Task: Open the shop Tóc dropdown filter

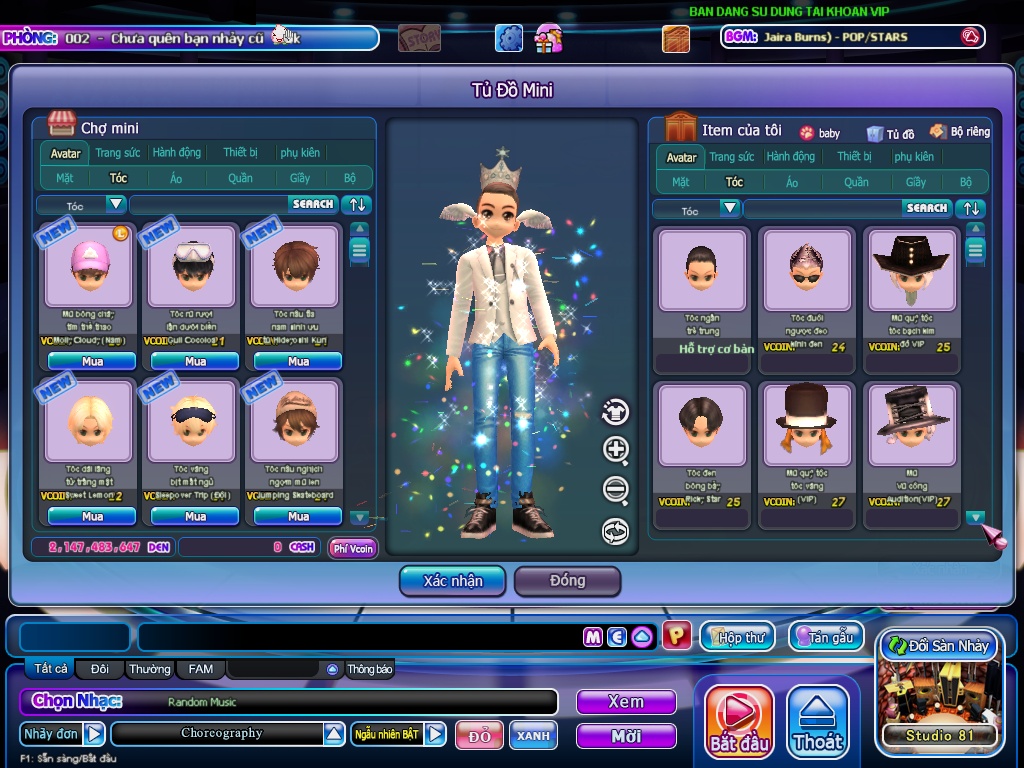Action: [116, 204]
